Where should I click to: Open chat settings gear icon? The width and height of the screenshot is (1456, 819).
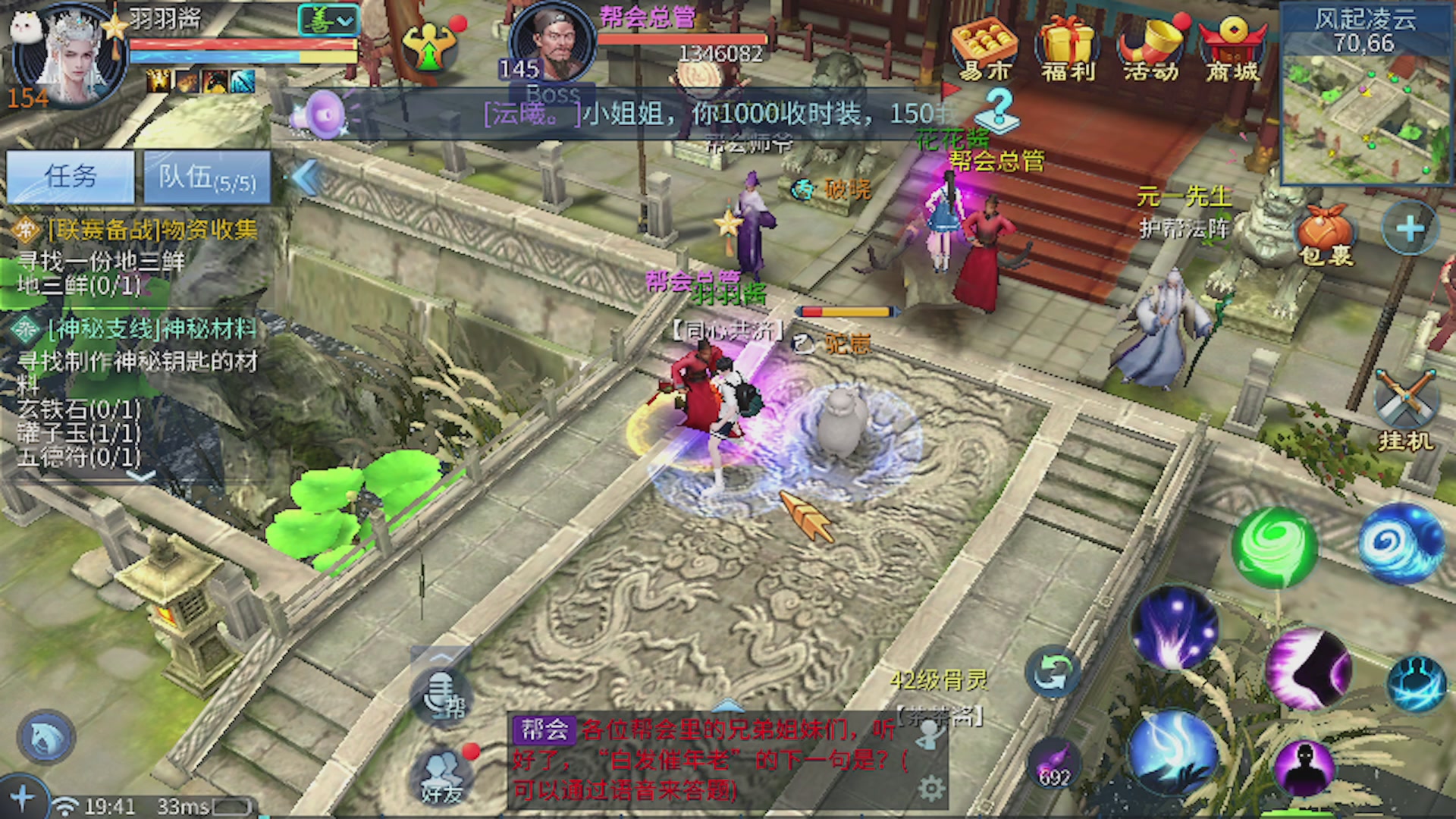pyautogui.click(x=931, y=789)
